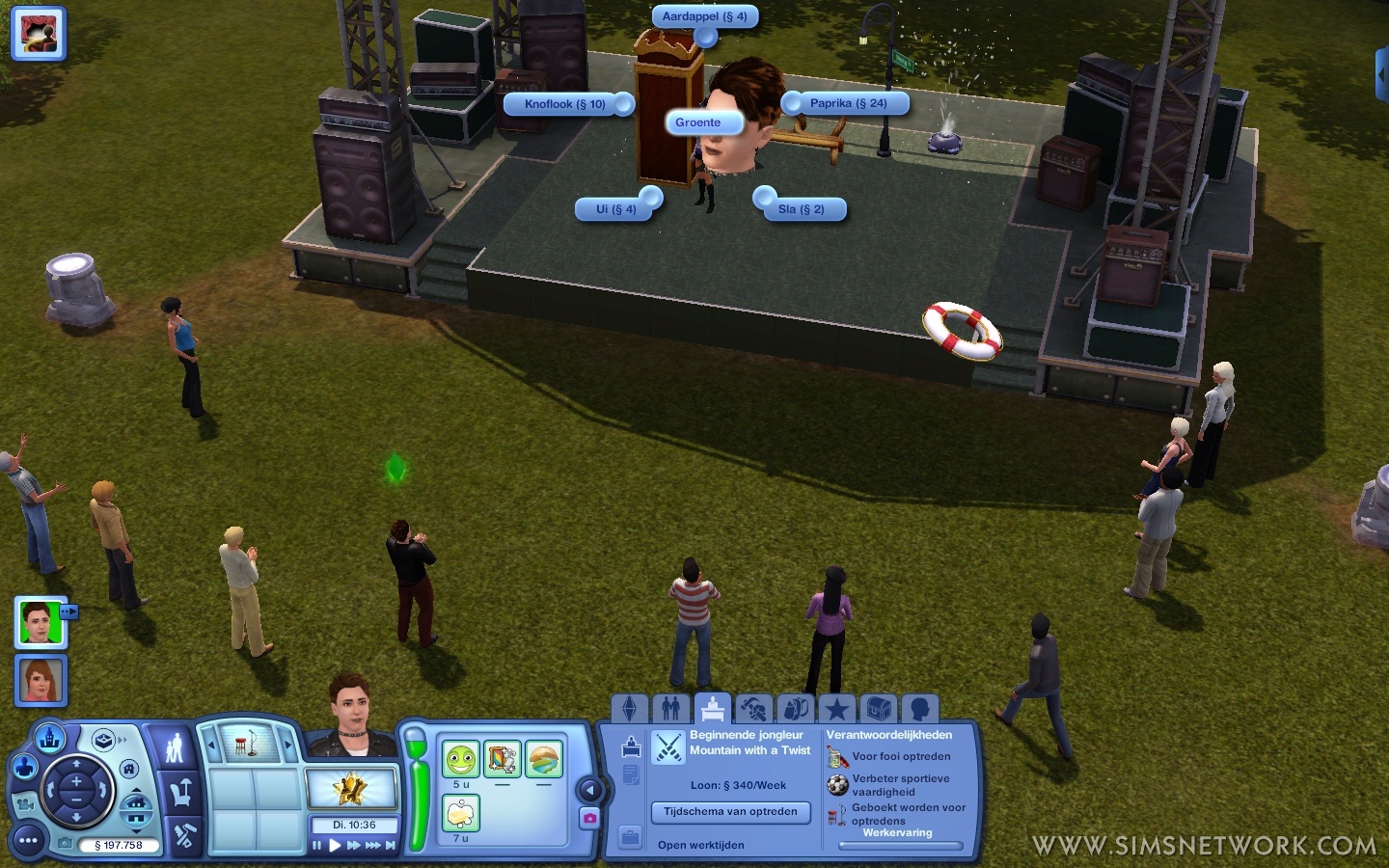Set game speed to normal play
1389x868 pixels.
pyautogui.click(x=335, y=846)
